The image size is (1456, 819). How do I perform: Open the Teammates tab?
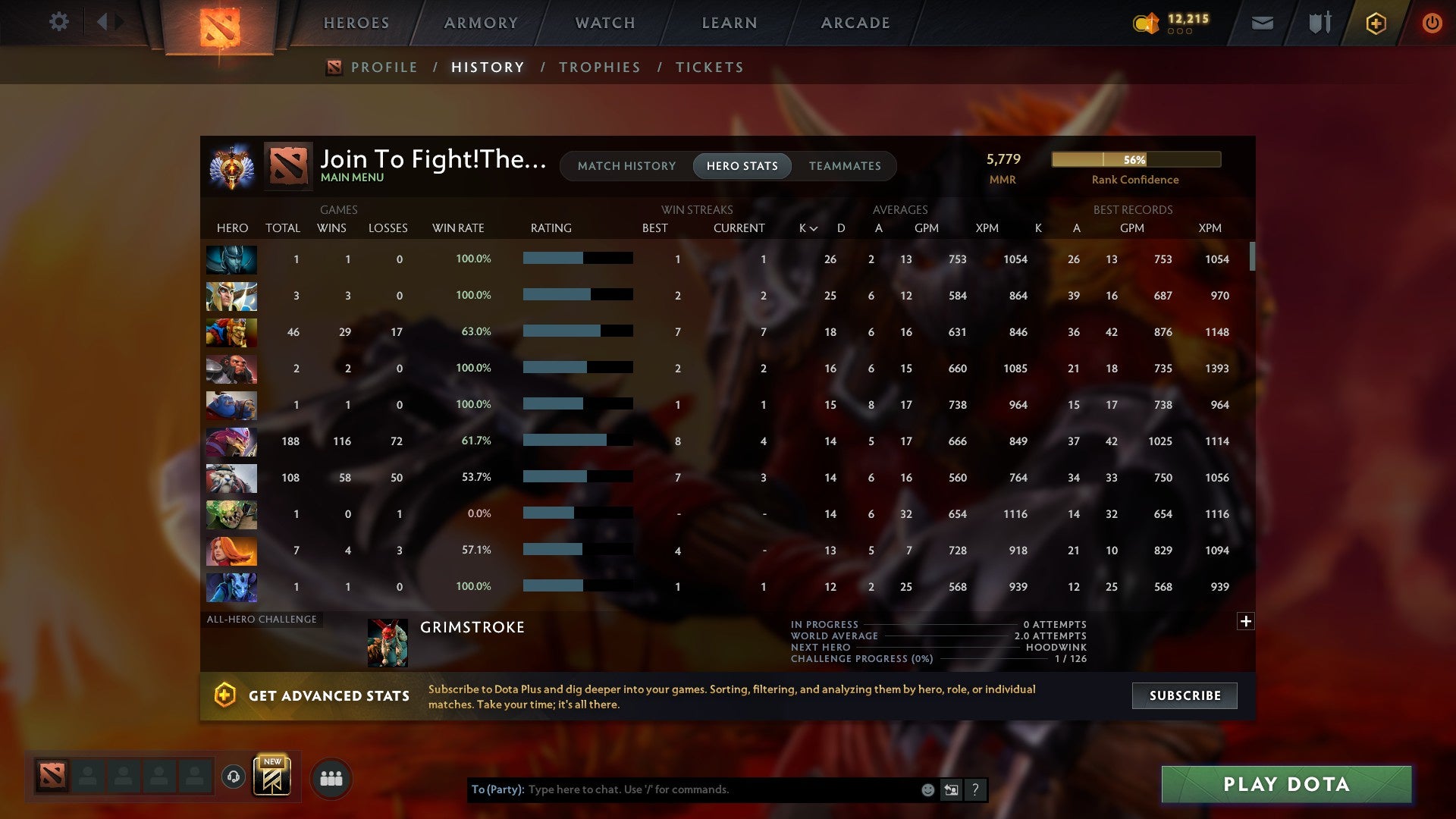845,165
